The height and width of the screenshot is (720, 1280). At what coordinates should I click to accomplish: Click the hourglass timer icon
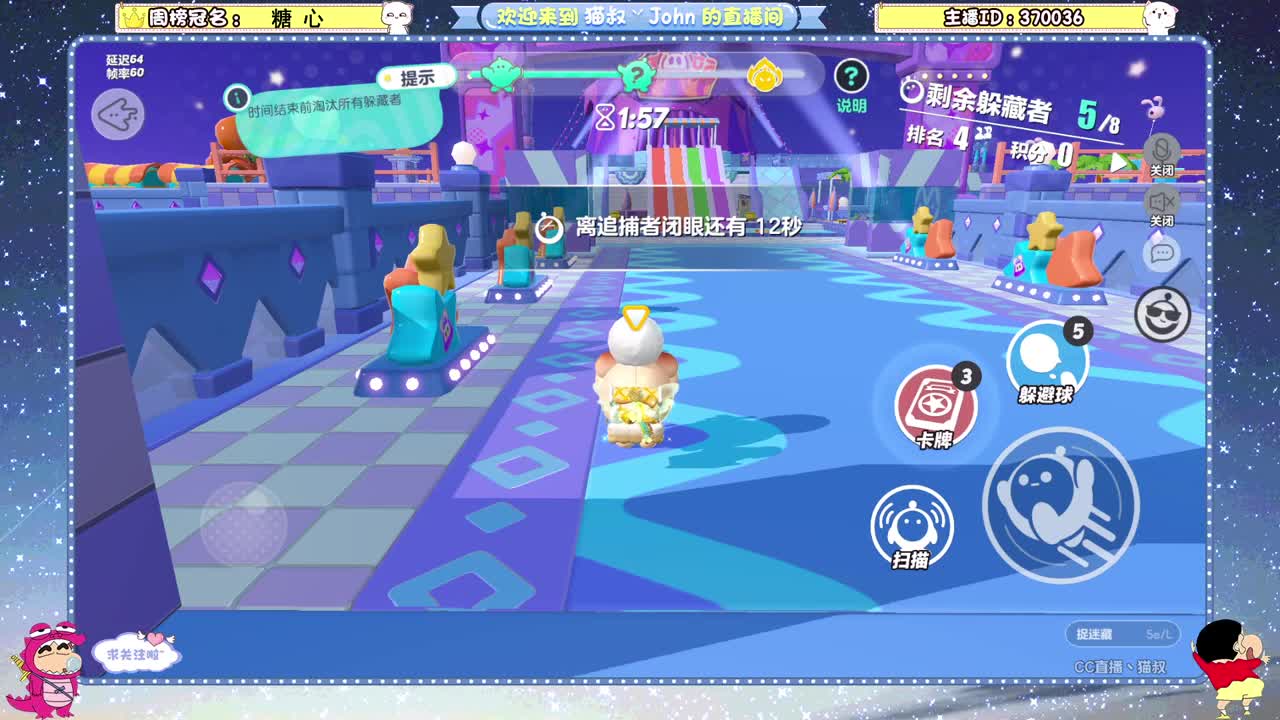(x=603, y=118)
